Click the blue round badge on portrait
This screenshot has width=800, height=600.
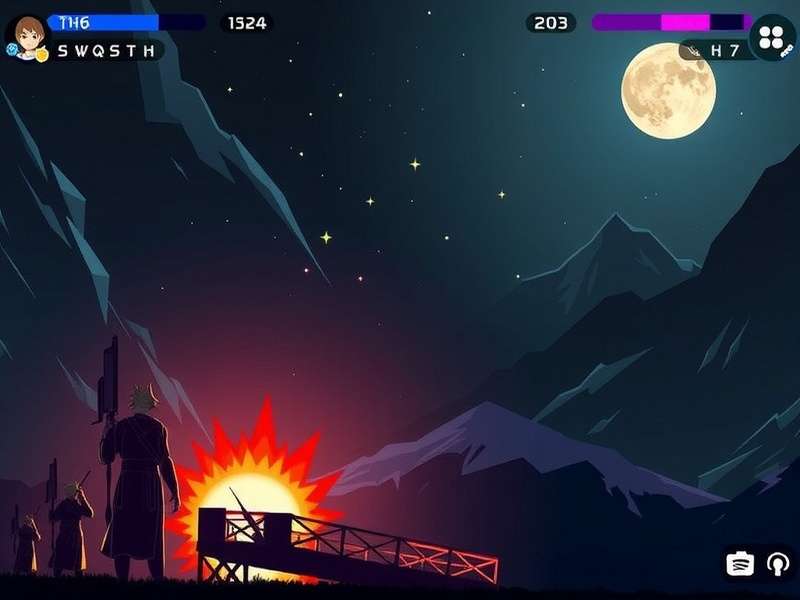click(14, 49)
